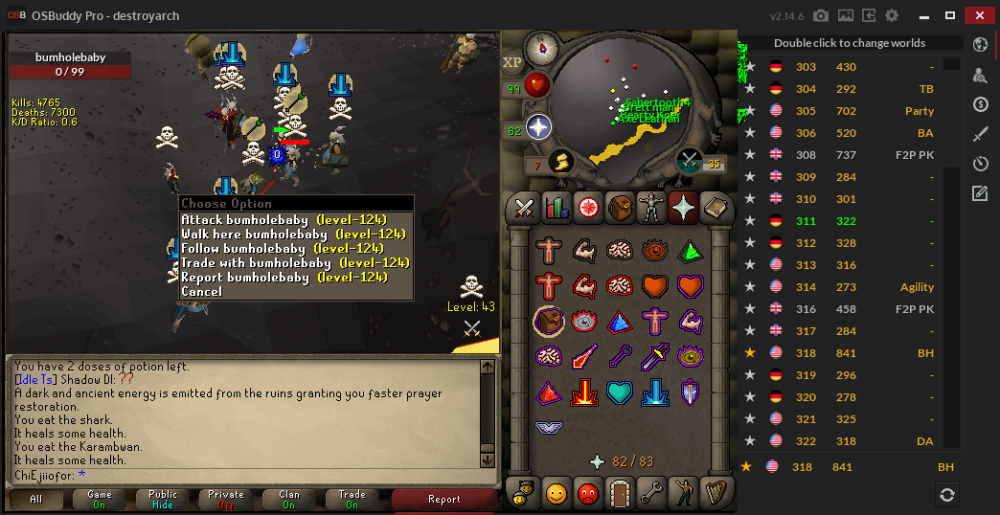Viewport: 1000px width, 515px height.
Task: Select world 308 F2P PK
Action: pos(850,155)
